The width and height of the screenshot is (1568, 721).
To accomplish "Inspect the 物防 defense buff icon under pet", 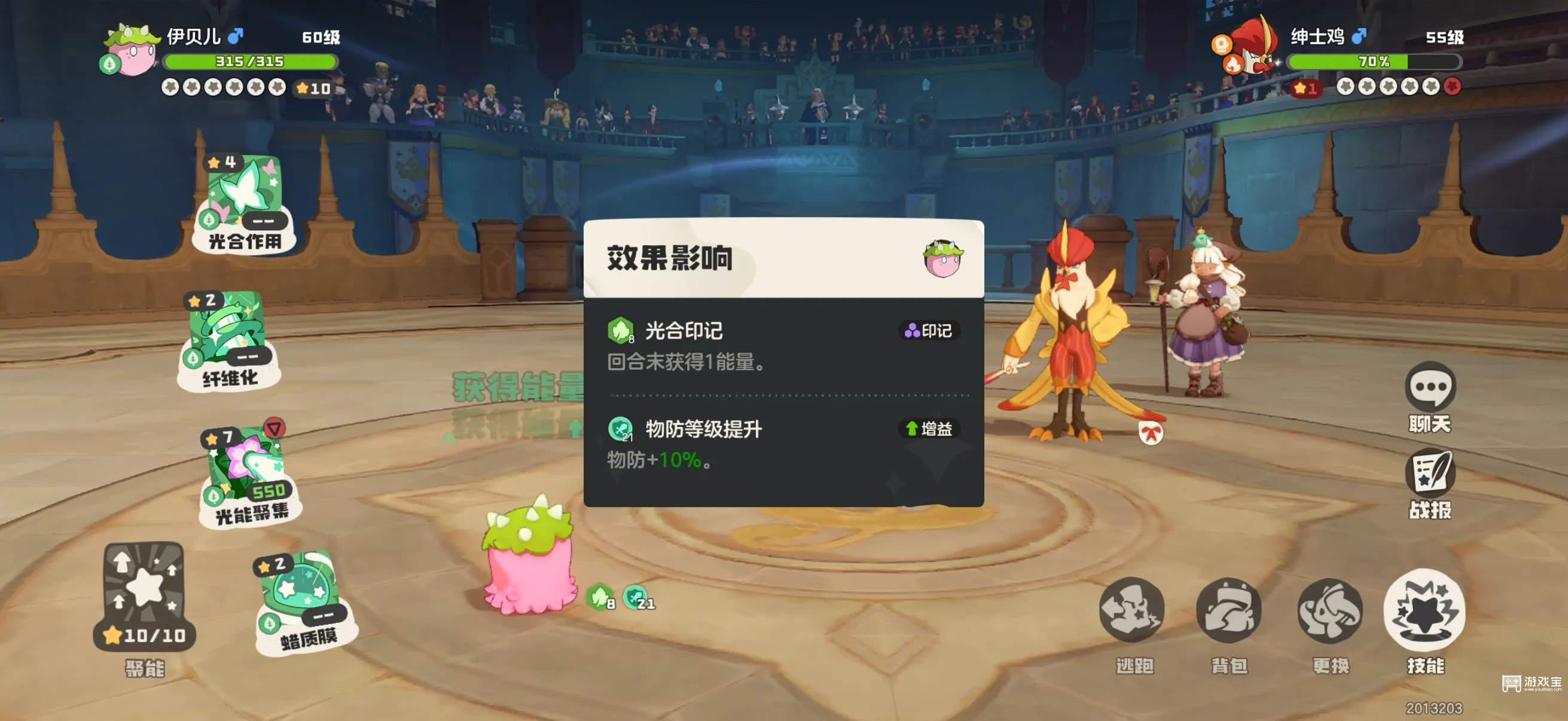I will pos(637,597).
